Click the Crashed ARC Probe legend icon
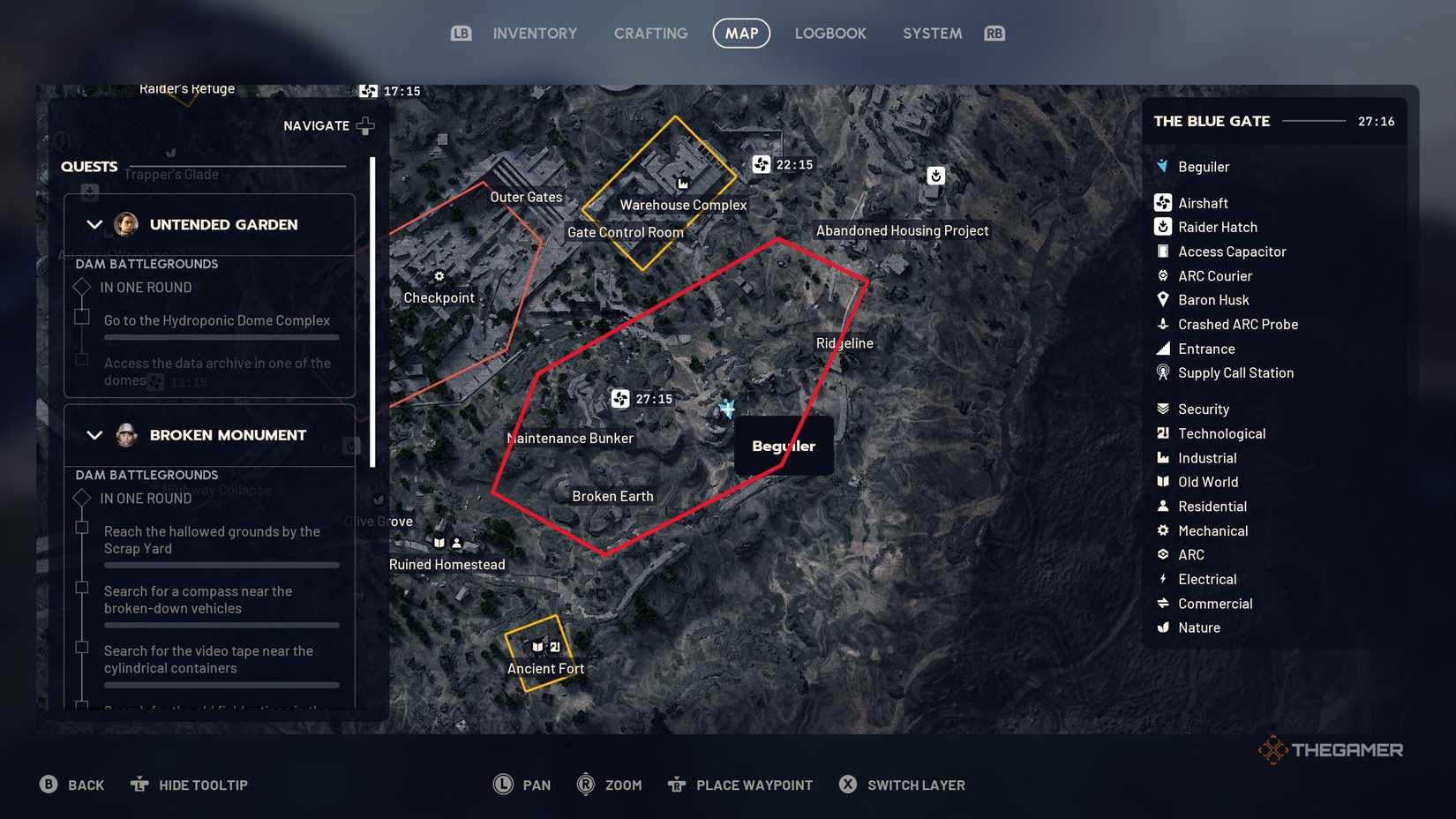 pos(1162,324)
